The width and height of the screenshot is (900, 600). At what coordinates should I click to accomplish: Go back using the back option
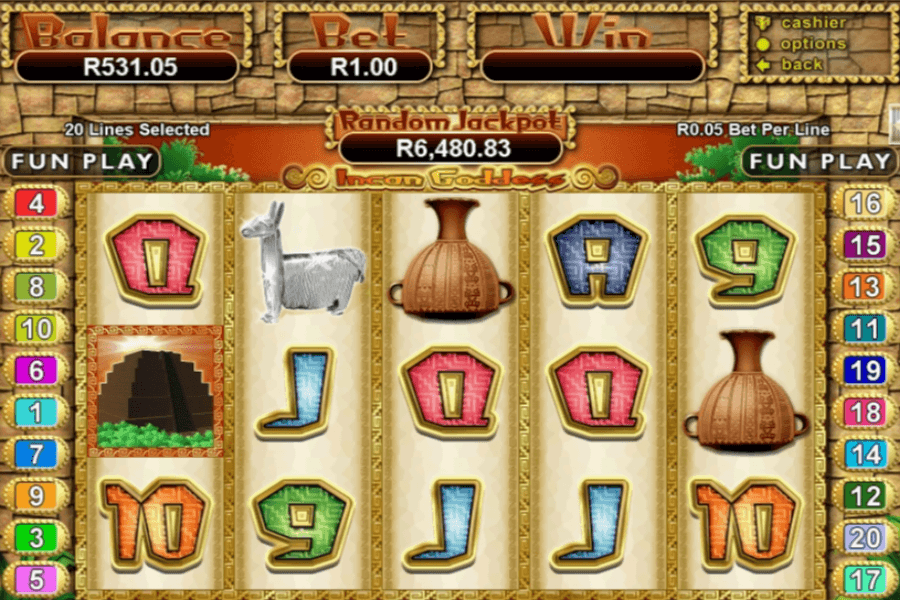pyautogui.click(x=802, y=65)
